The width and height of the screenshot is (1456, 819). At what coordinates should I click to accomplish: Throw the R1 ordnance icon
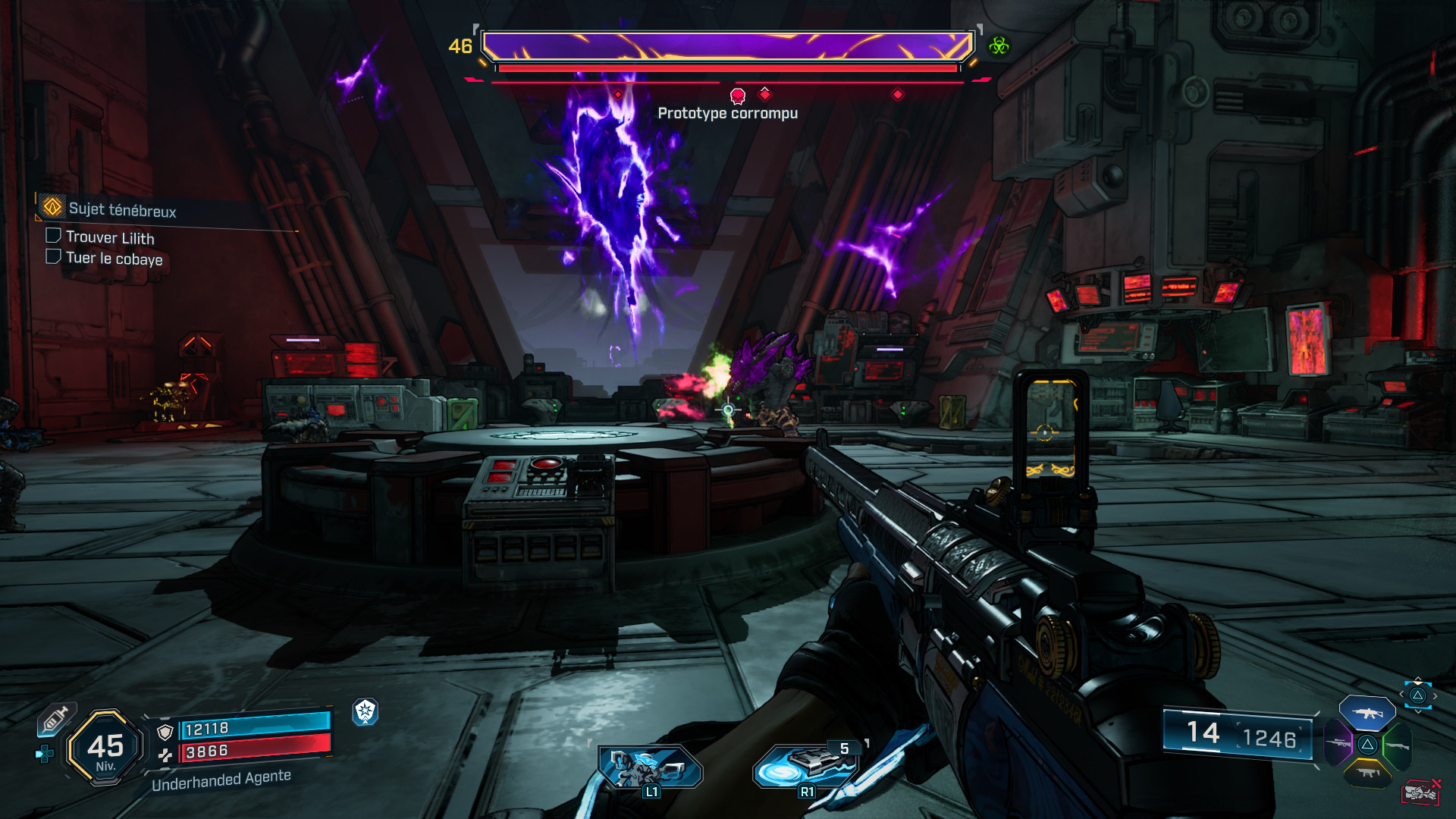coord(805,766)
